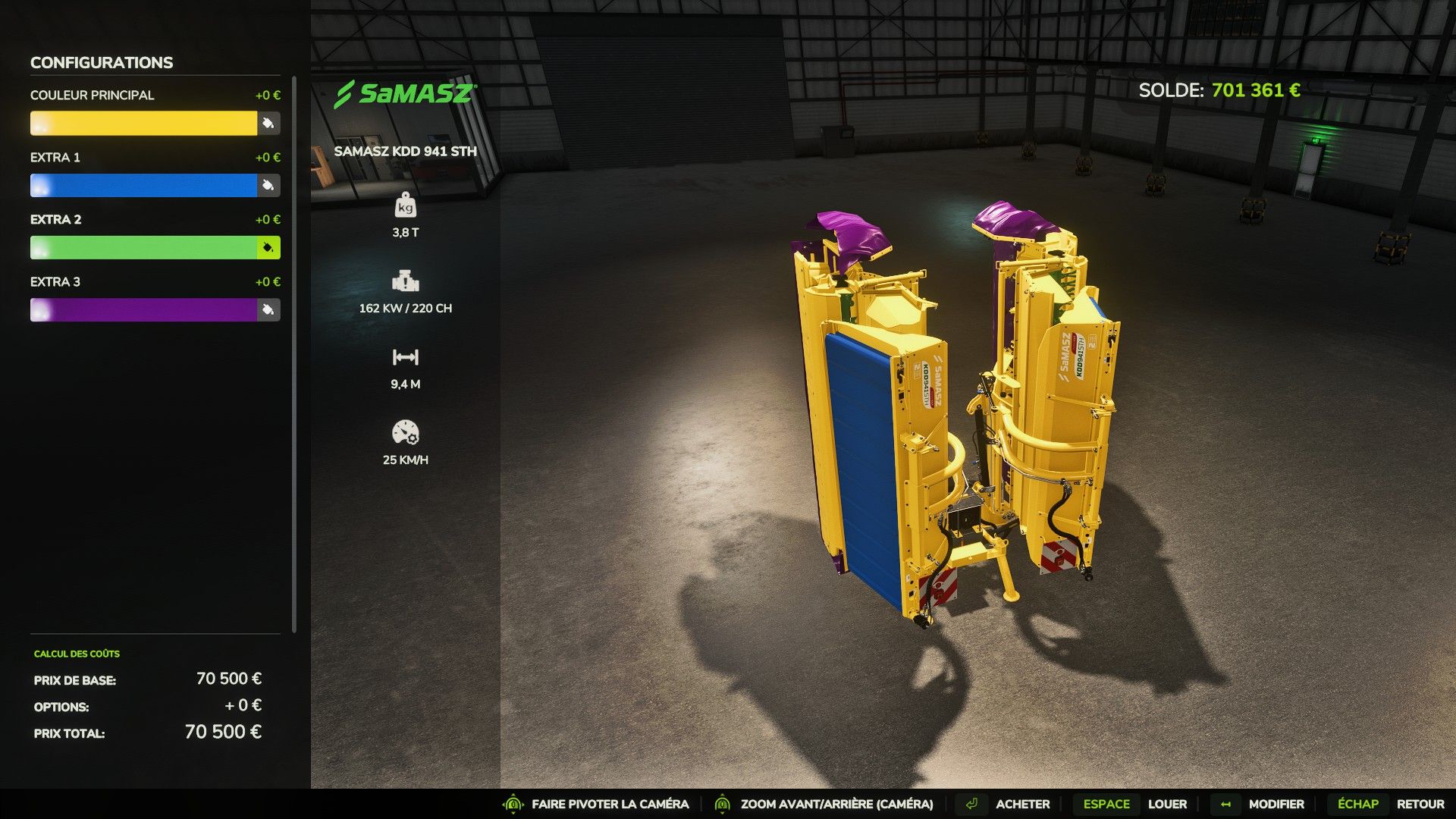This screenshot has width=1456, height=819.
Task: Go back with Retour
Action: click(x=1420, y=804)
